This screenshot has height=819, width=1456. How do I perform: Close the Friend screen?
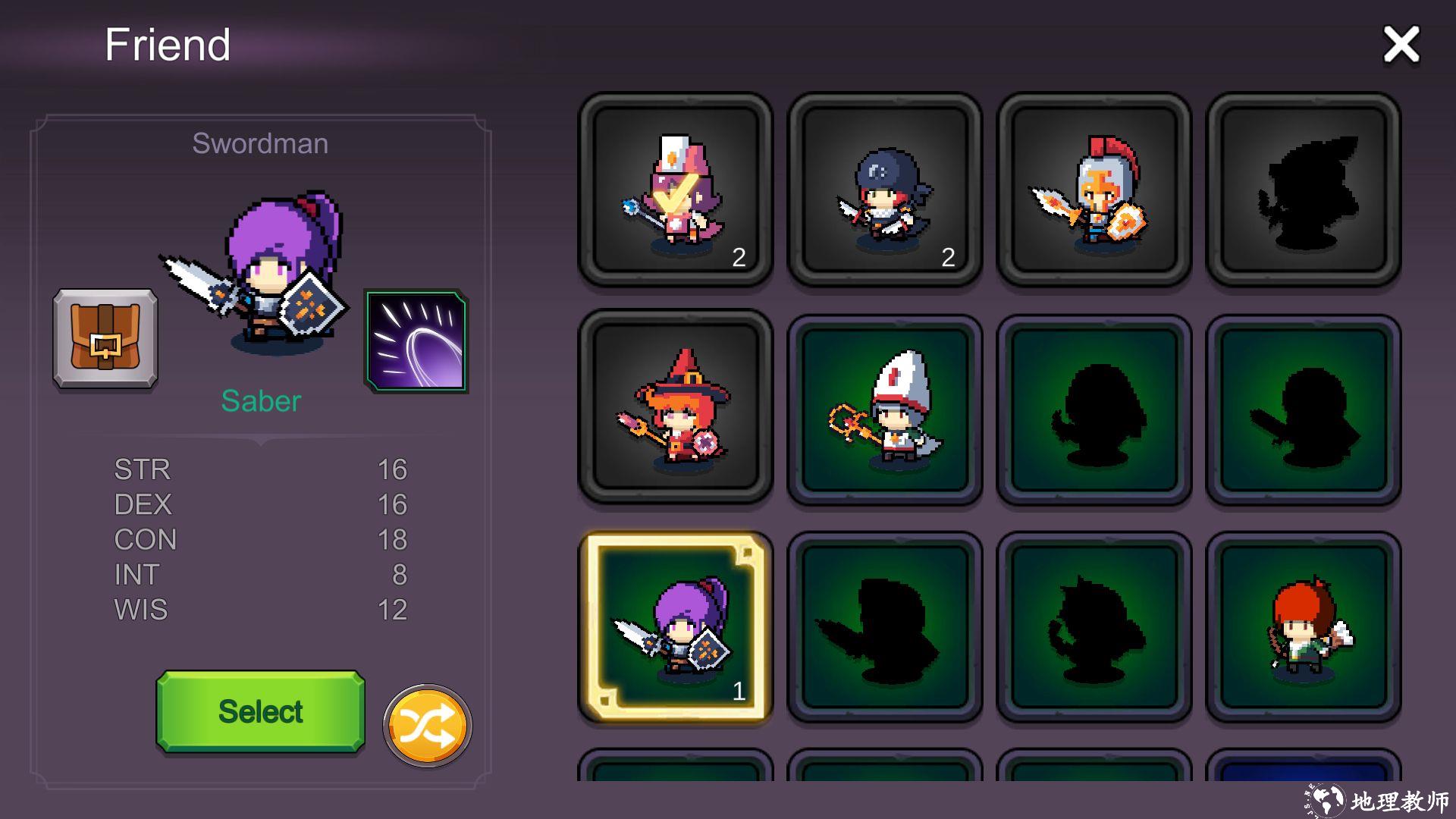tap(1401, 45)
